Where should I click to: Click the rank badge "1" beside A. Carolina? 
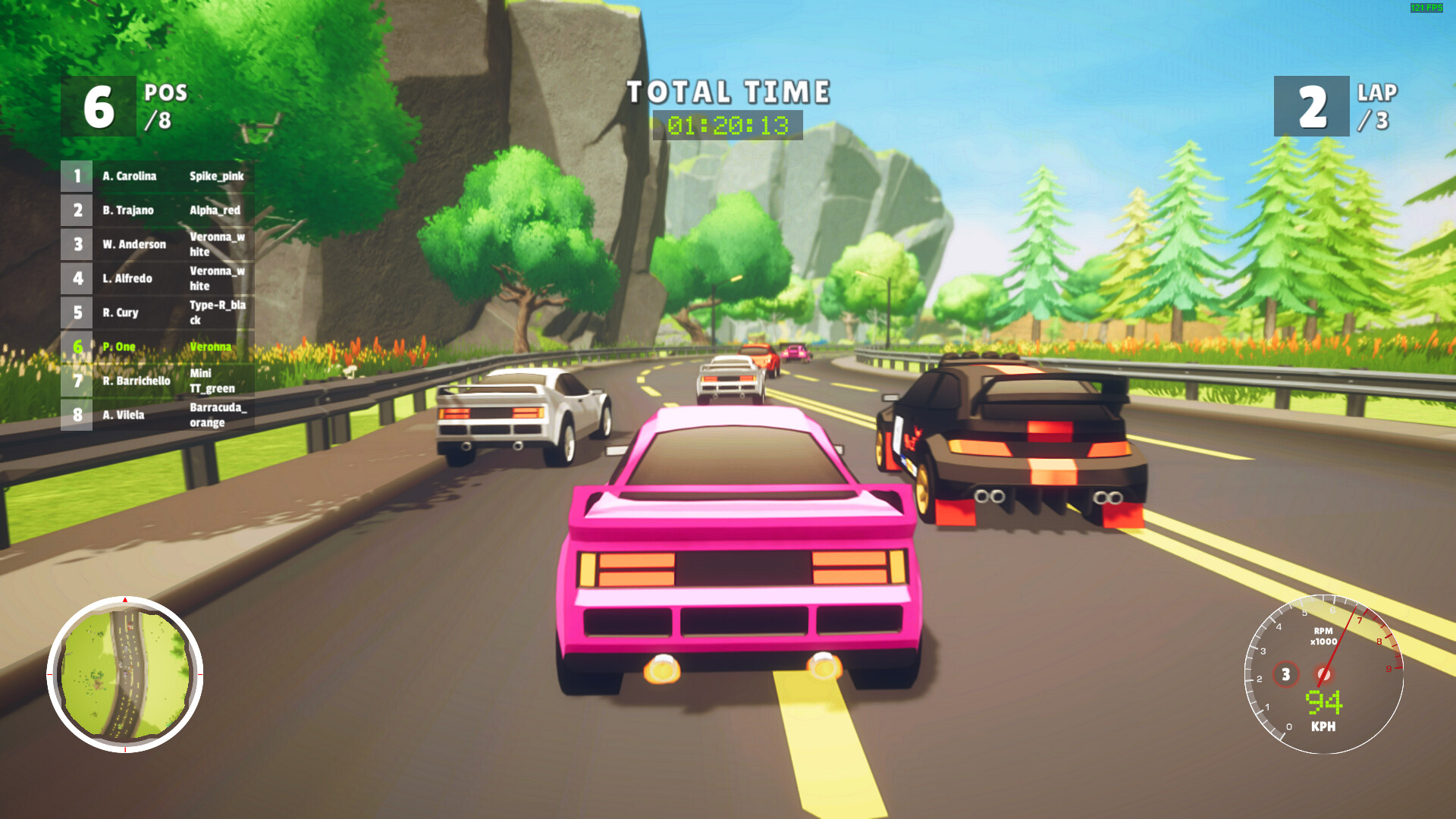[x=77, y=176]
